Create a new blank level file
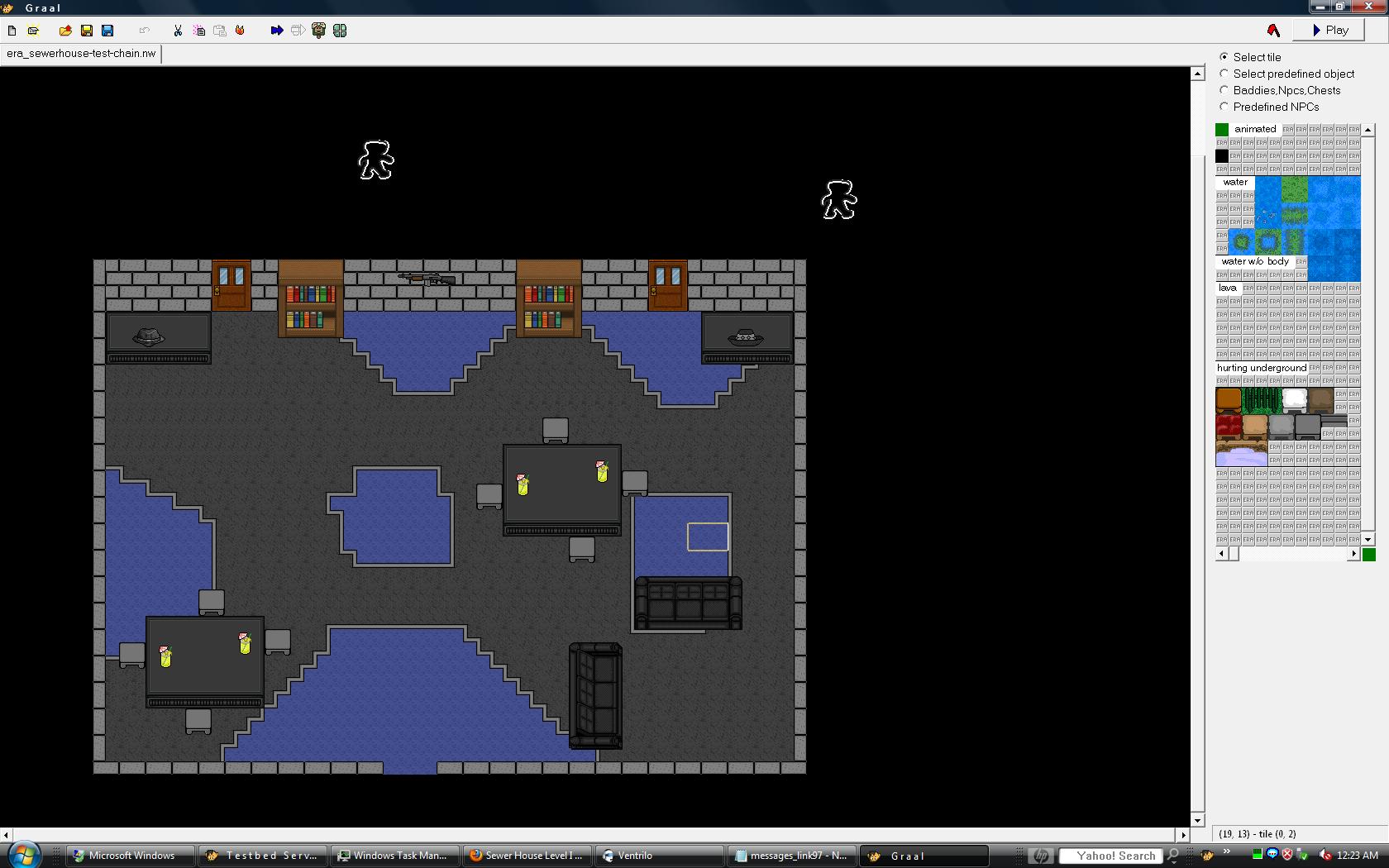Image resolution: width=1389 pixels, height=868 pixels. (x=12, y=31)
